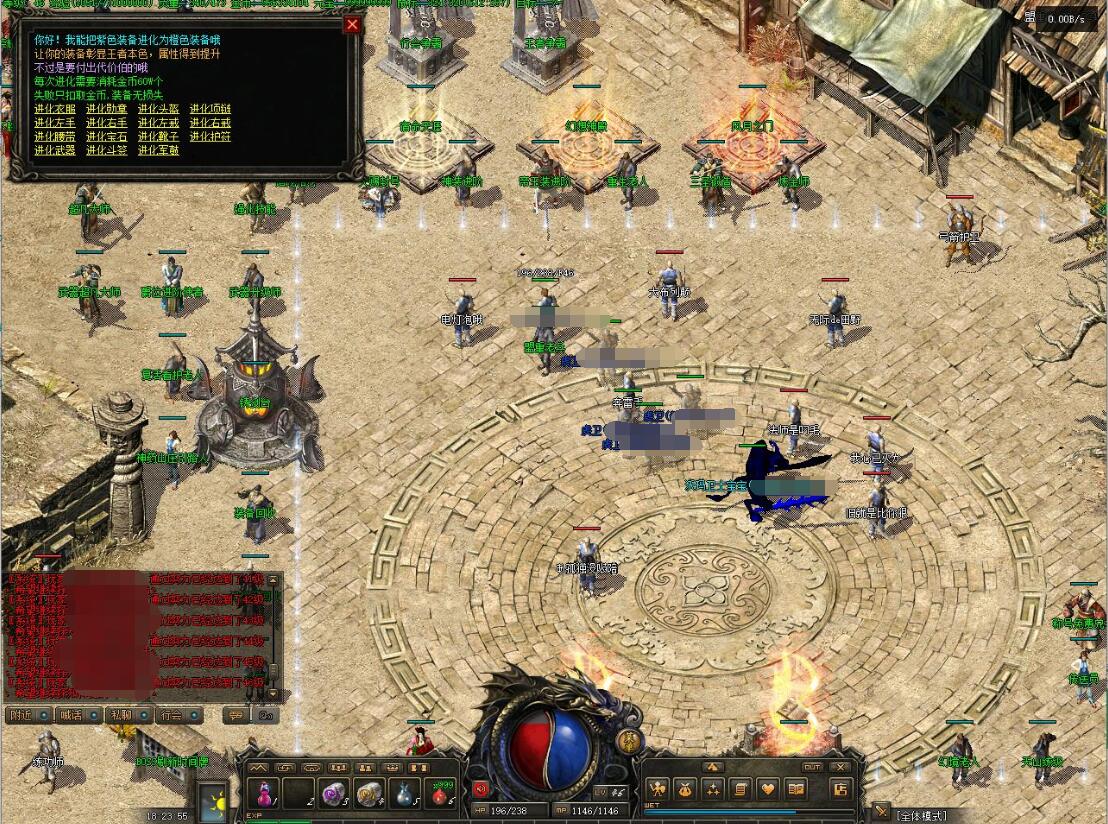The image size is (1108, 824).
Task: Pick the 进化项链 option
Action: (x=211, y=109)
